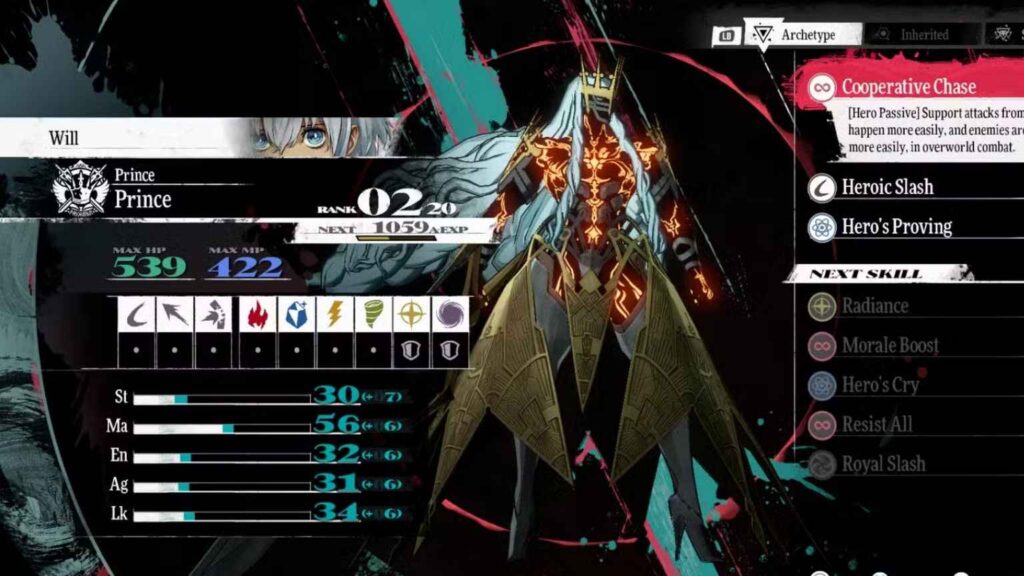Click the lightning bolt affinity icon

(334, 315)
